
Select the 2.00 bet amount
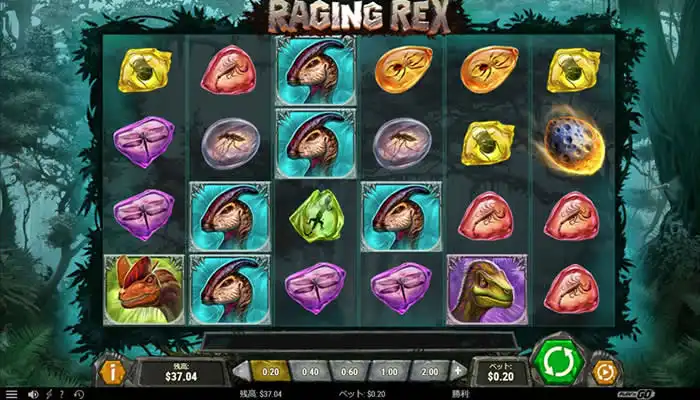coord(429,370)
